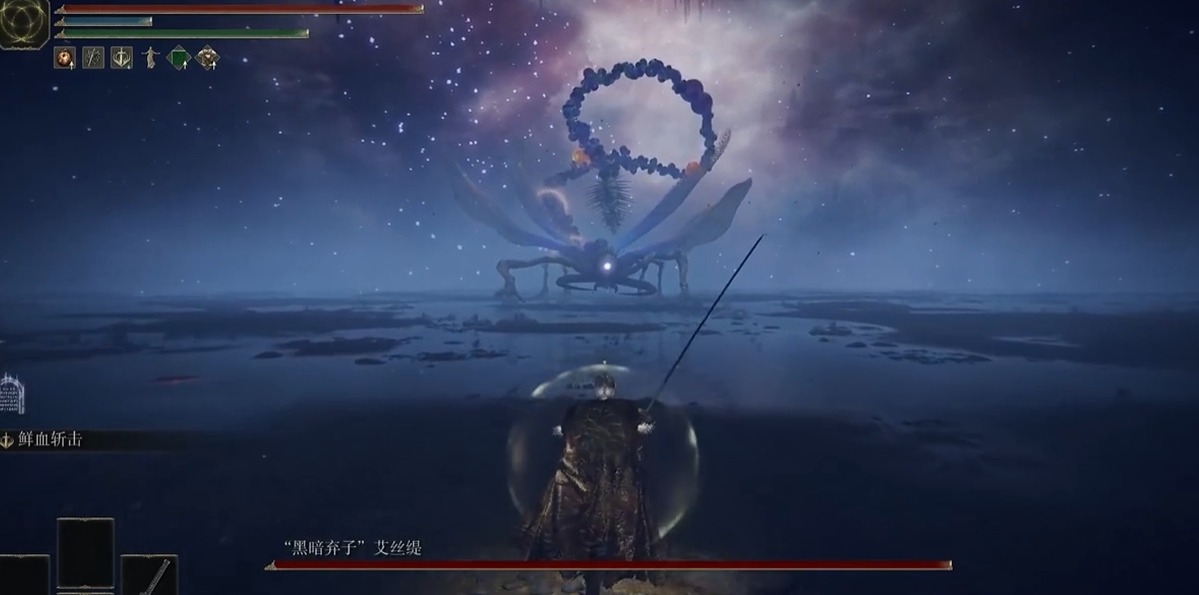Select the golden statue figure status icon
Viewport: 1199px width, 595px height.
[151, 58]
